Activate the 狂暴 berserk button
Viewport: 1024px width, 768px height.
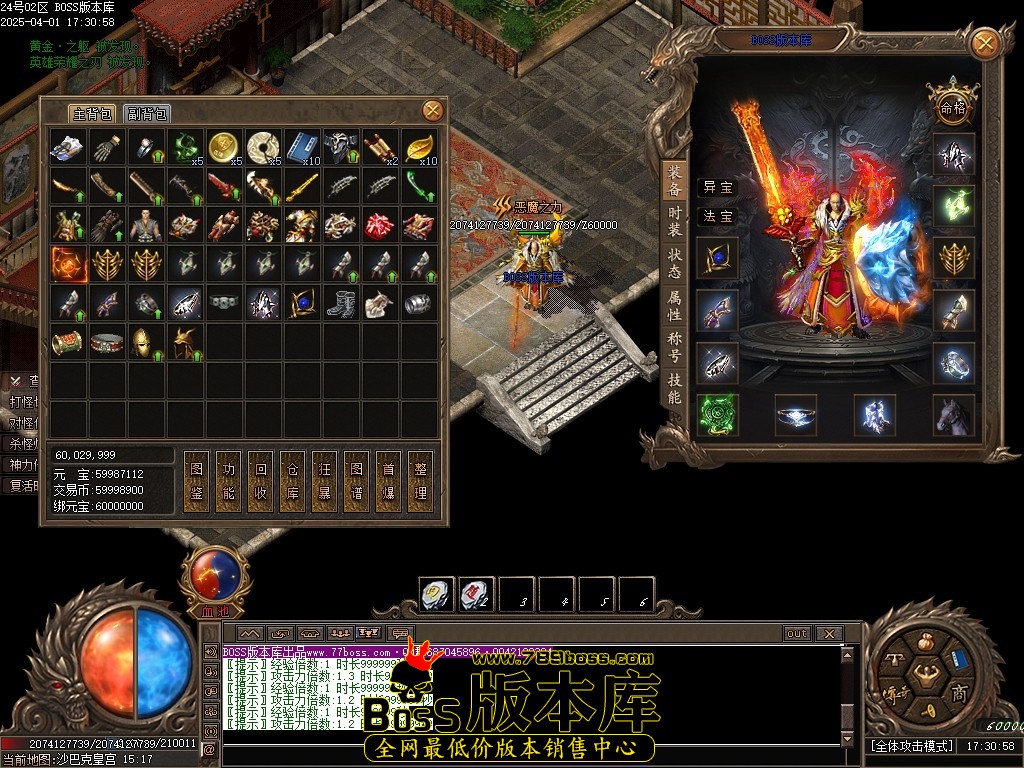tap(324, 480)
